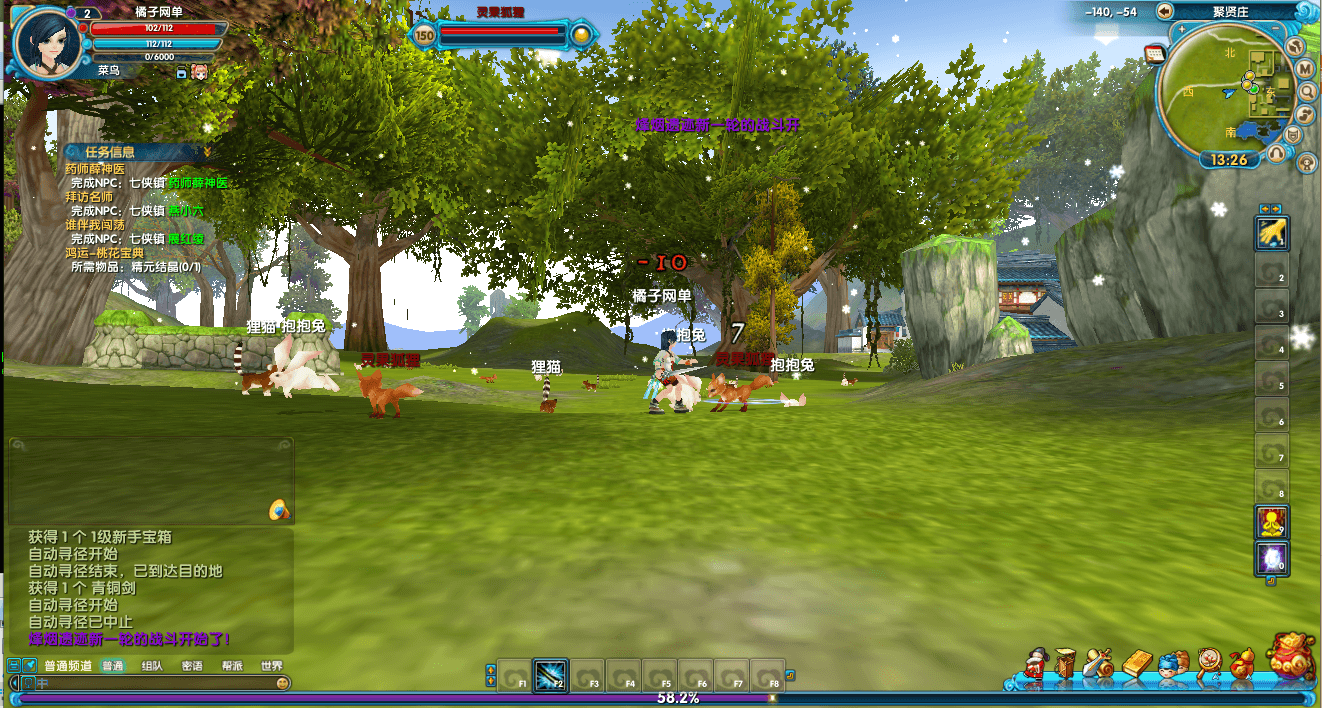Image resolution: width=1322 pixels, height=708 pixels.
Task: Open the chat emoji smiley button
Action: (283, 683)
